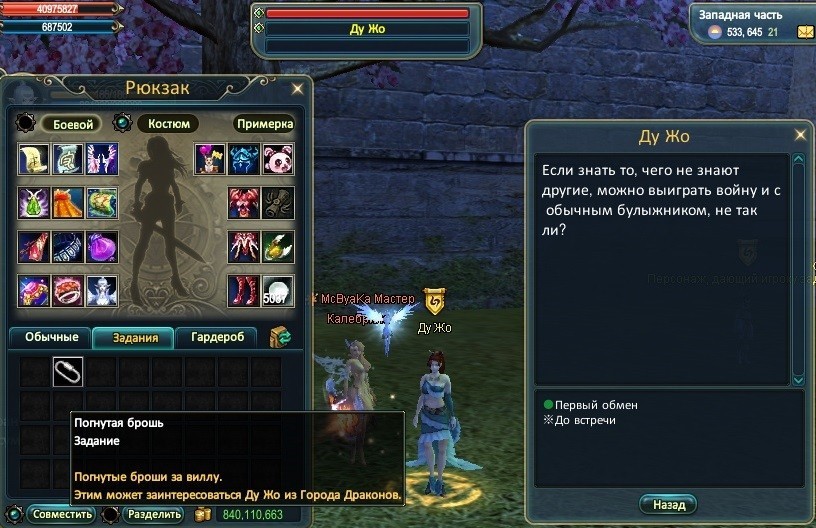Click the purple potion flask slot
The width and height of the screenshot is (816, 528).
click(x=102, y=246)
